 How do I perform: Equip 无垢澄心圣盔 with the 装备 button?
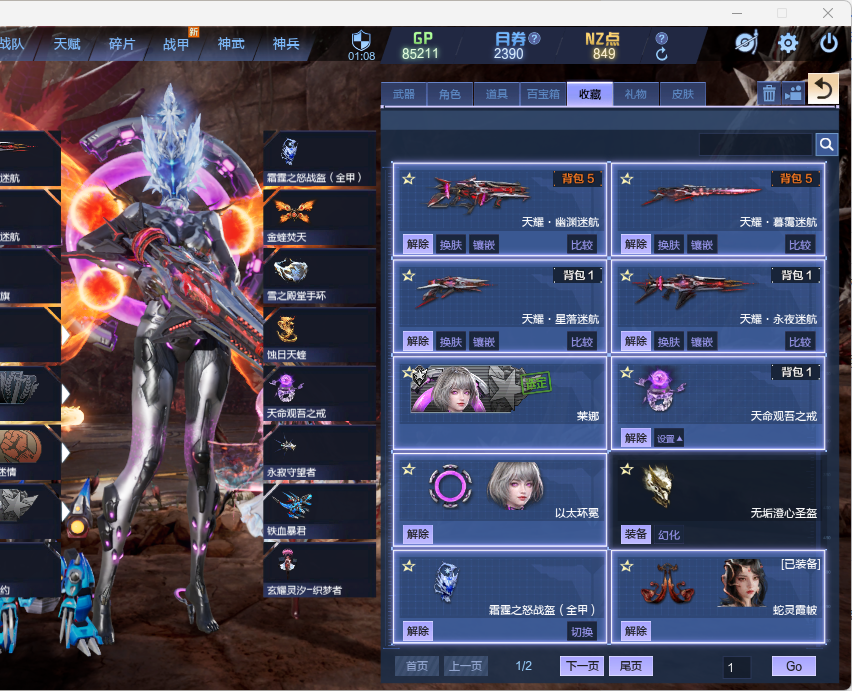(x=636, y=534)
